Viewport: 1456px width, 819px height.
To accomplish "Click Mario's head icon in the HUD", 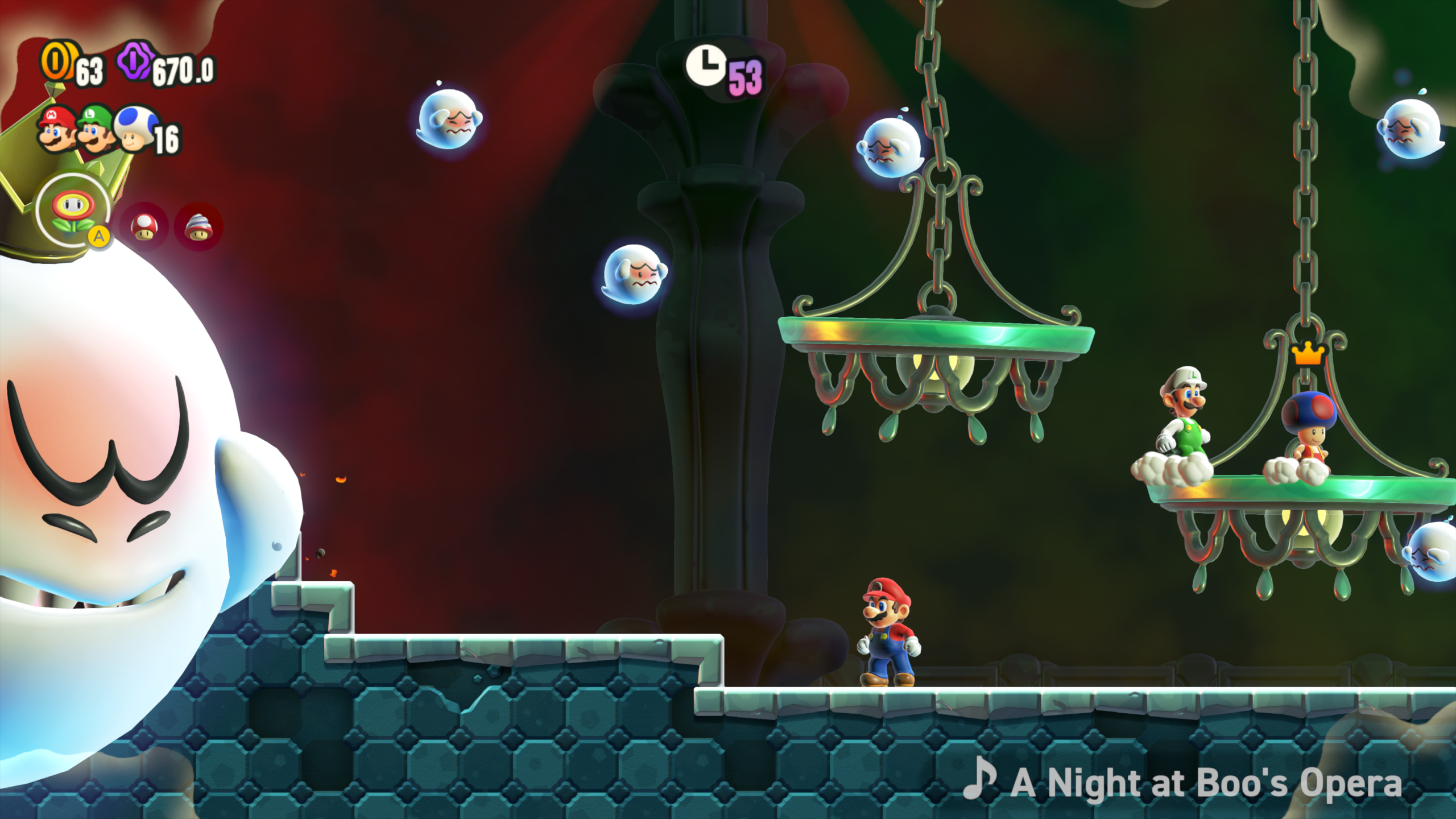I will 57,129.
